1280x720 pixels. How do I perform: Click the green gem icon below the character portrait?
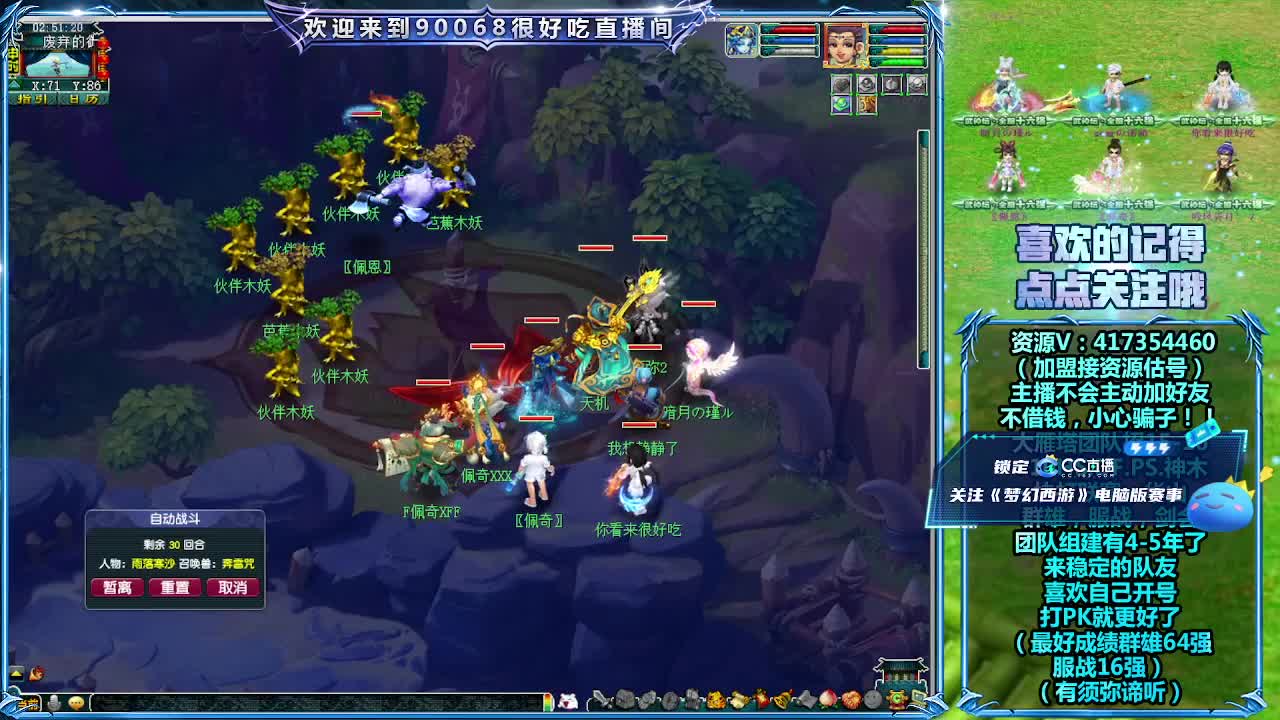(841, 104)
